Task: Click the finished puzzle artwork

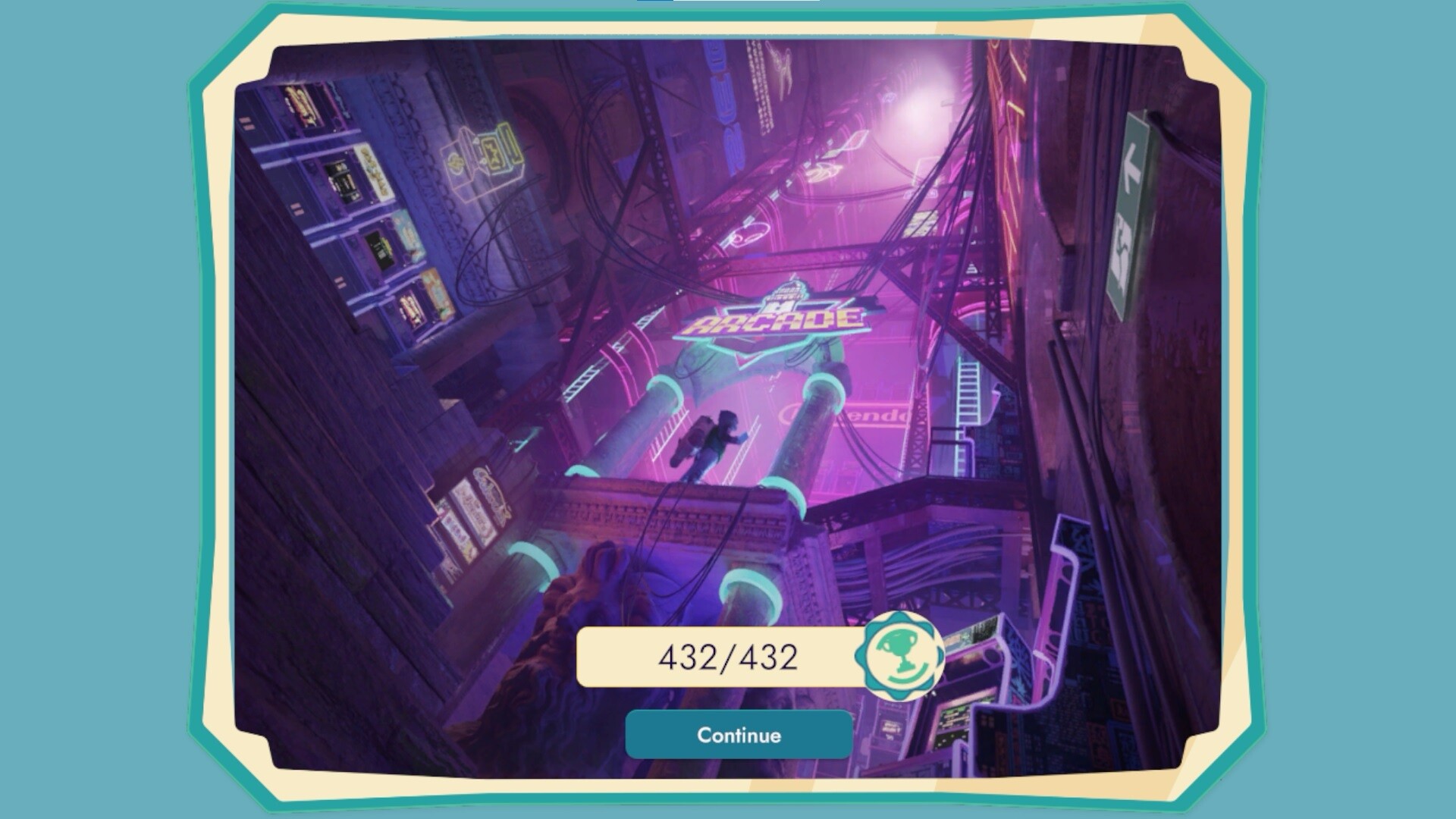Action: (728, 341)
